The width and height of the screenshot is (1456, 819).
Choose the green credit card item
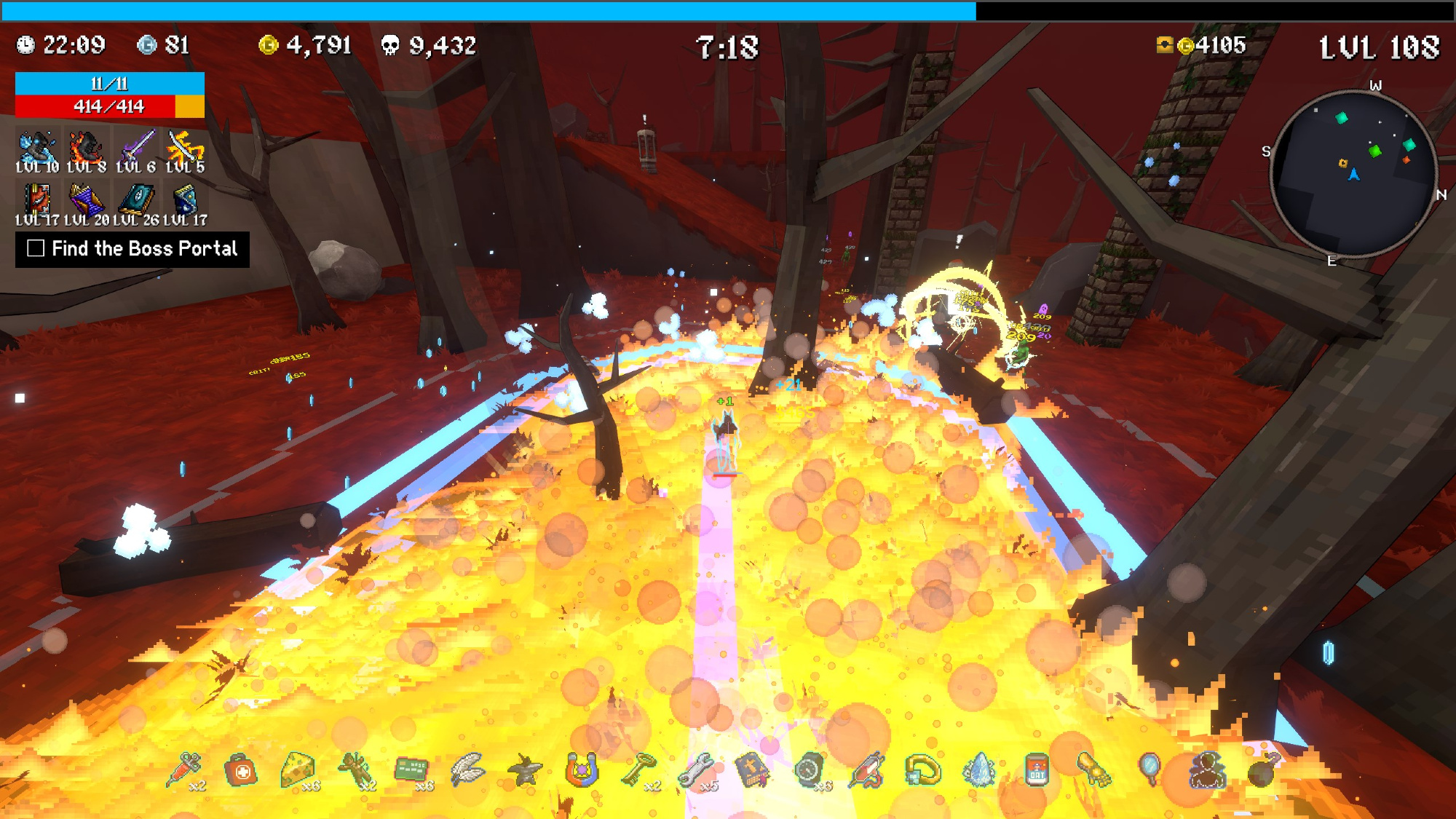(x=411, y=769)
